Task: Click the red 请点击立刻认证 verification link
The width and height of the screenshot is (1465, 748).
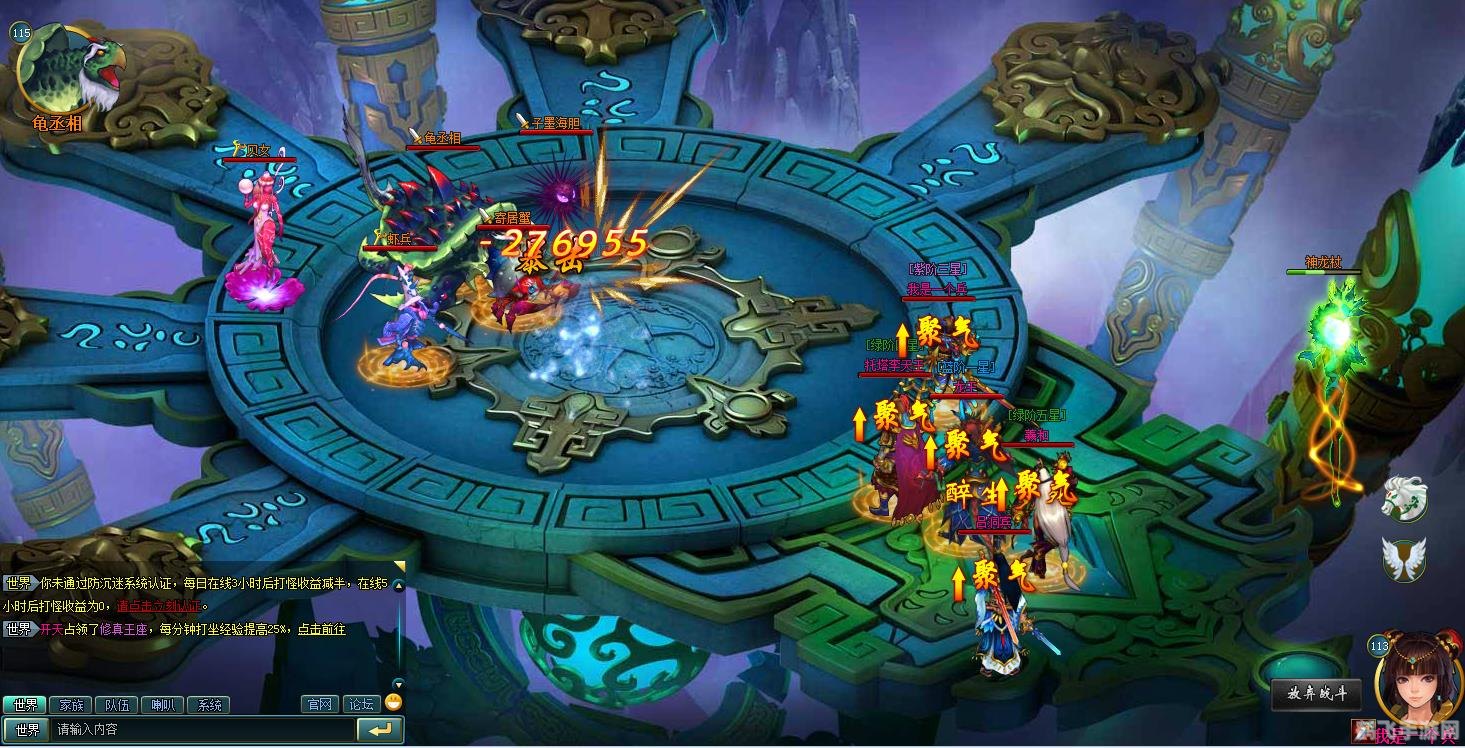Action: [x=160, y=606]
